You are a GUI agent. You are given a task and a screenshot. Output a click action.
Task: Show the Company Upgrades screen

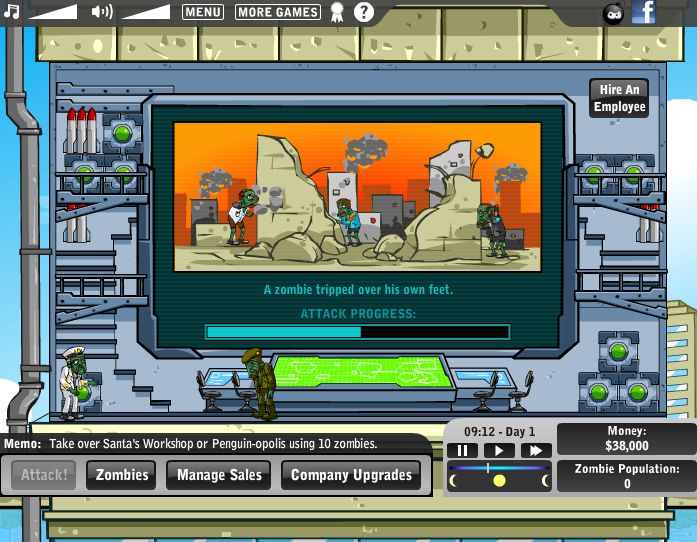pos(351,475)
